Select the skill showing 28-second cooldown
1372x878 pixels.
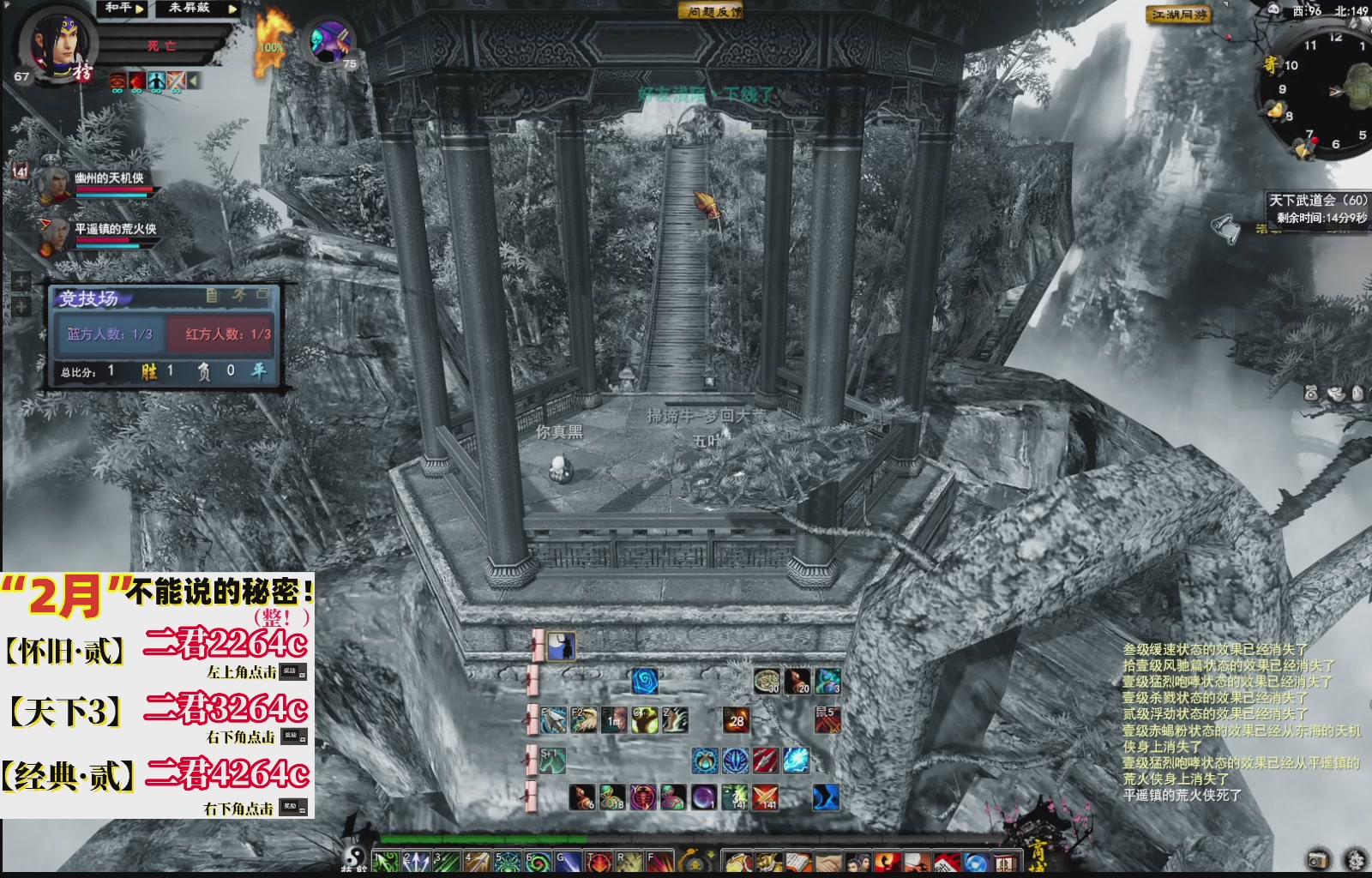tap(736, 721)
